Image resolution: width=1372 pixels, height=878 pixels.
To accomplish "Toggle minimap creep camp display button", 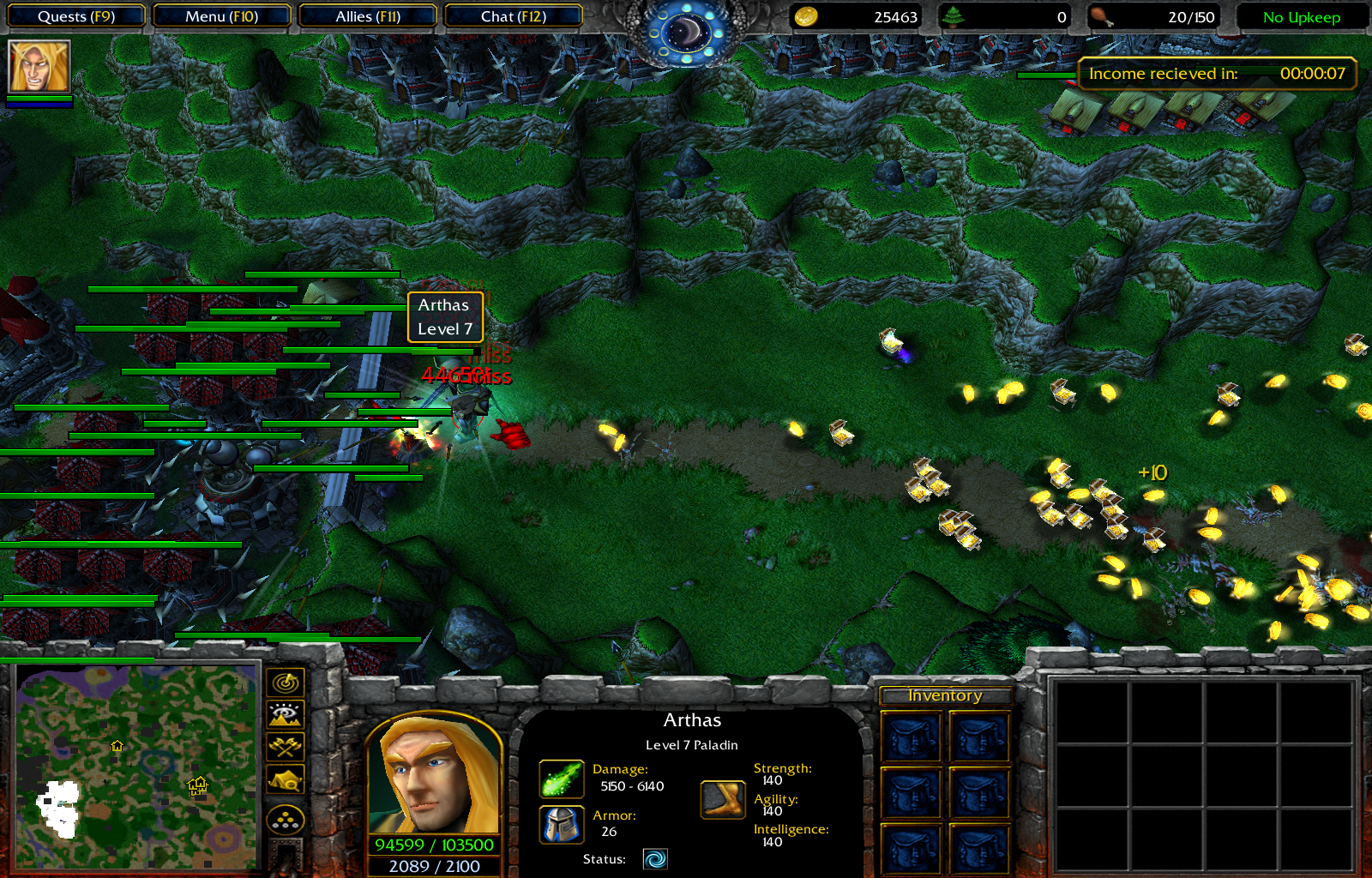I will (x=286, y=780).
